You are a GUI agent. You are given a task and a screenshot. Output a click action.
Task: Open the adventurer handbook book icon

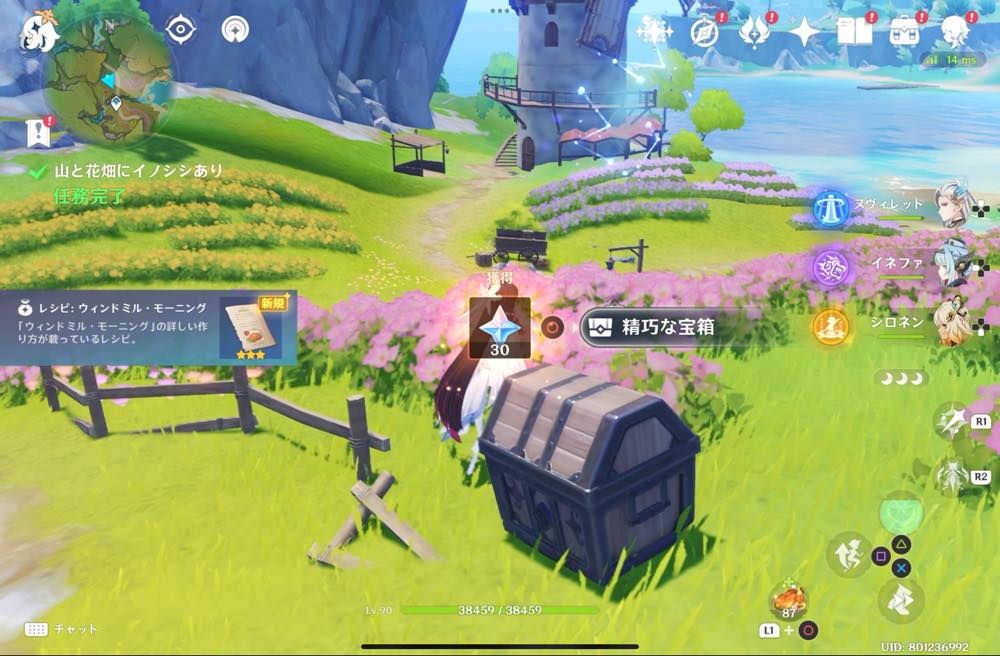point(855,32)
